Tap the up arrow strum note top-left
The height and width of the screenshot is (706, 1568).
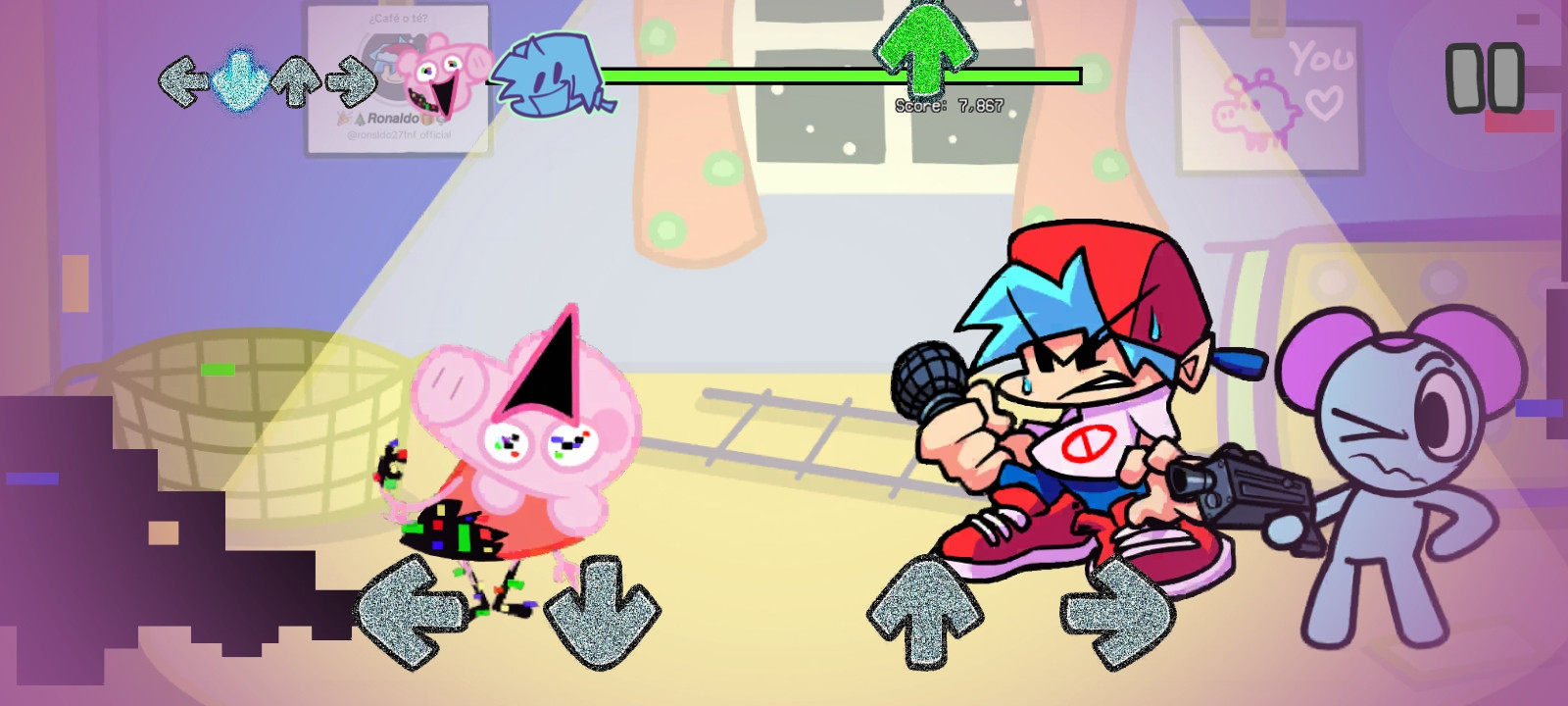pos(294,82)
